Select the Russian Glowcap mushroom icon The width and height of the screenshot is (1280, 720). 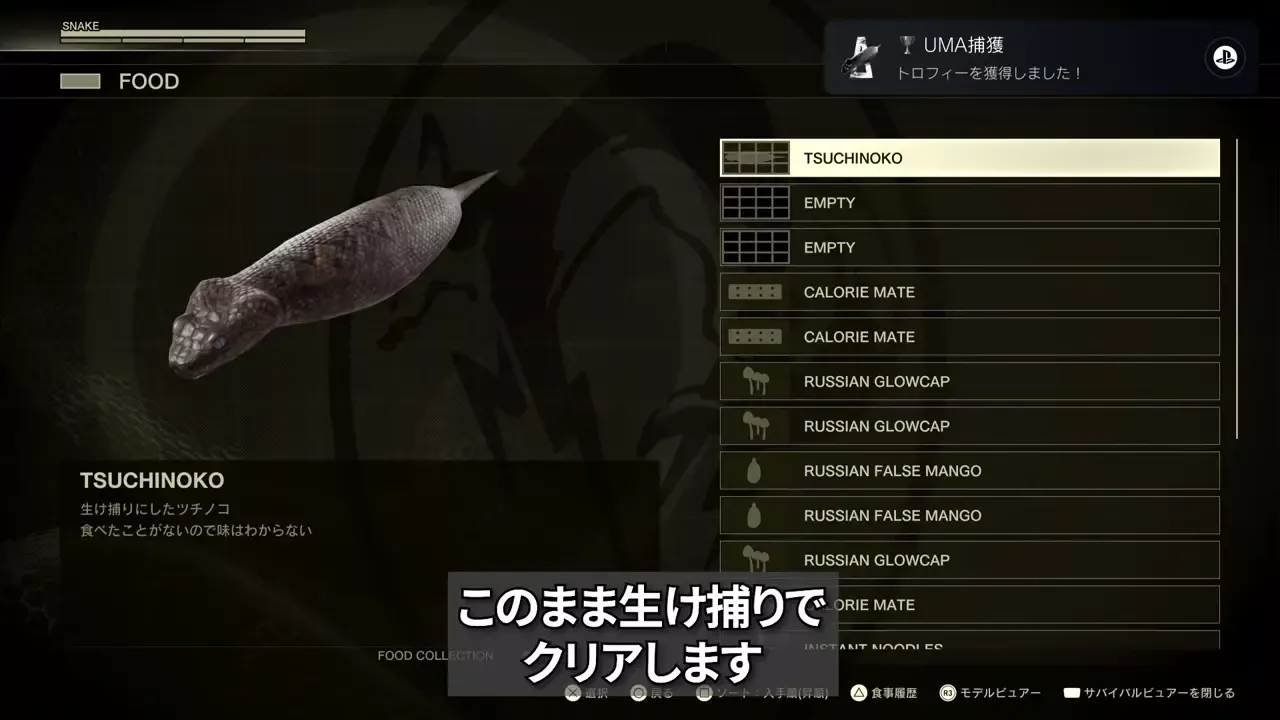[756, 381]
